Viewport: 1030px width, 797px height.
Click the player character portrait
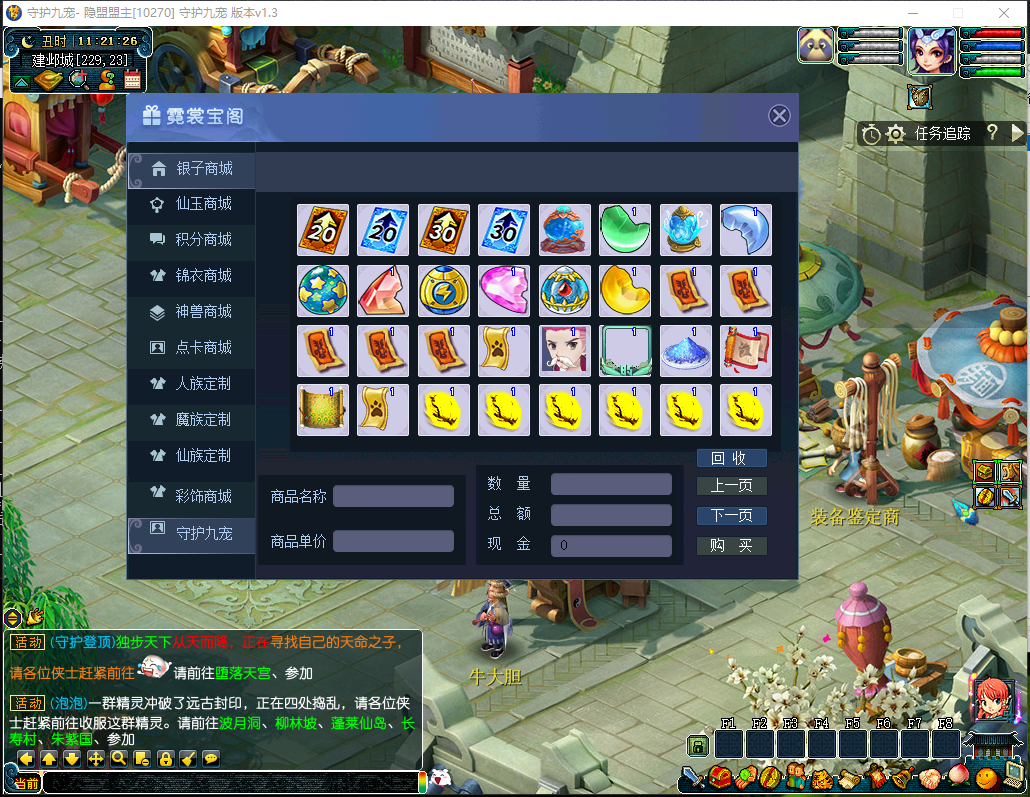pyautogui.click(x=931, y=50)
